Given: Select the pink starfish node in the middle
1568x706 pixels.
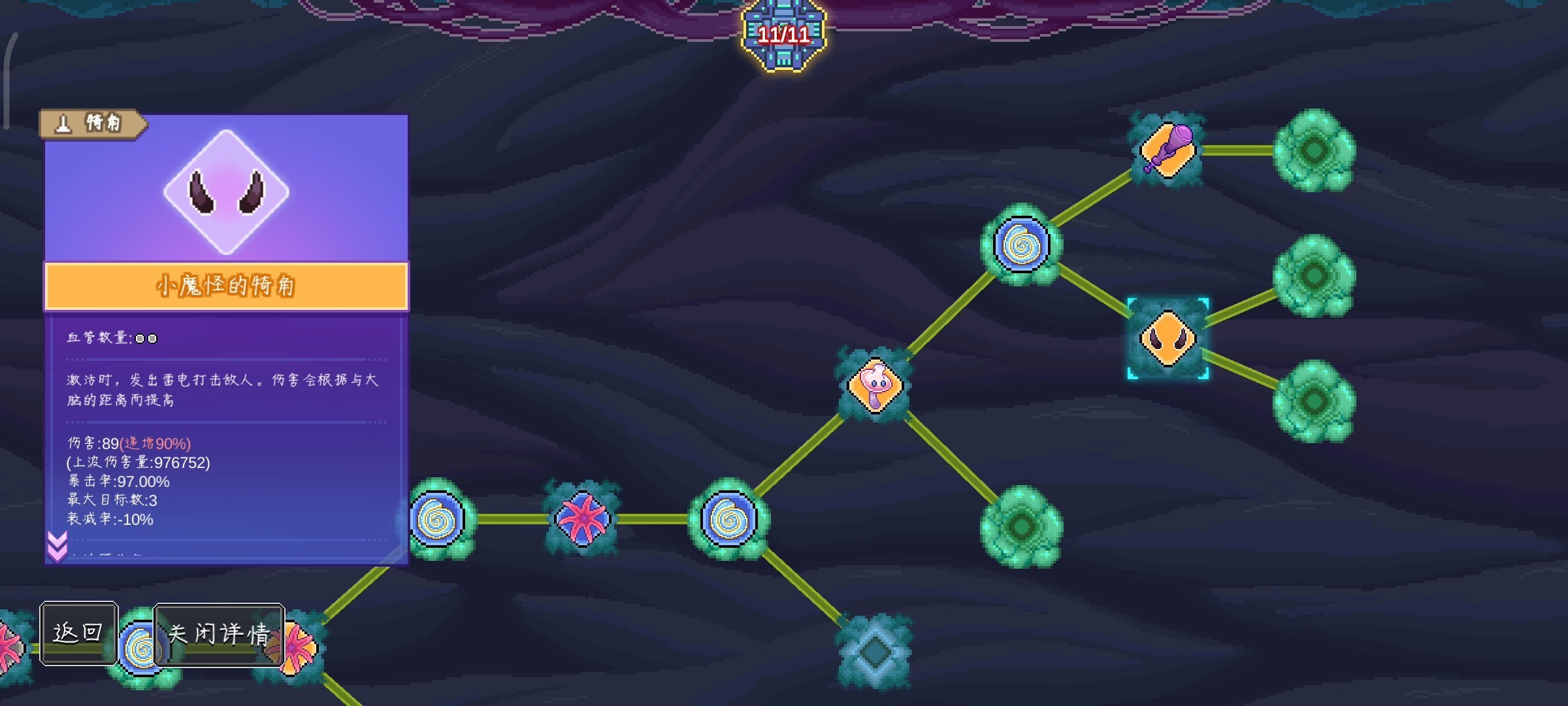Looking at the screenshot, I should [x=587, y=520].
